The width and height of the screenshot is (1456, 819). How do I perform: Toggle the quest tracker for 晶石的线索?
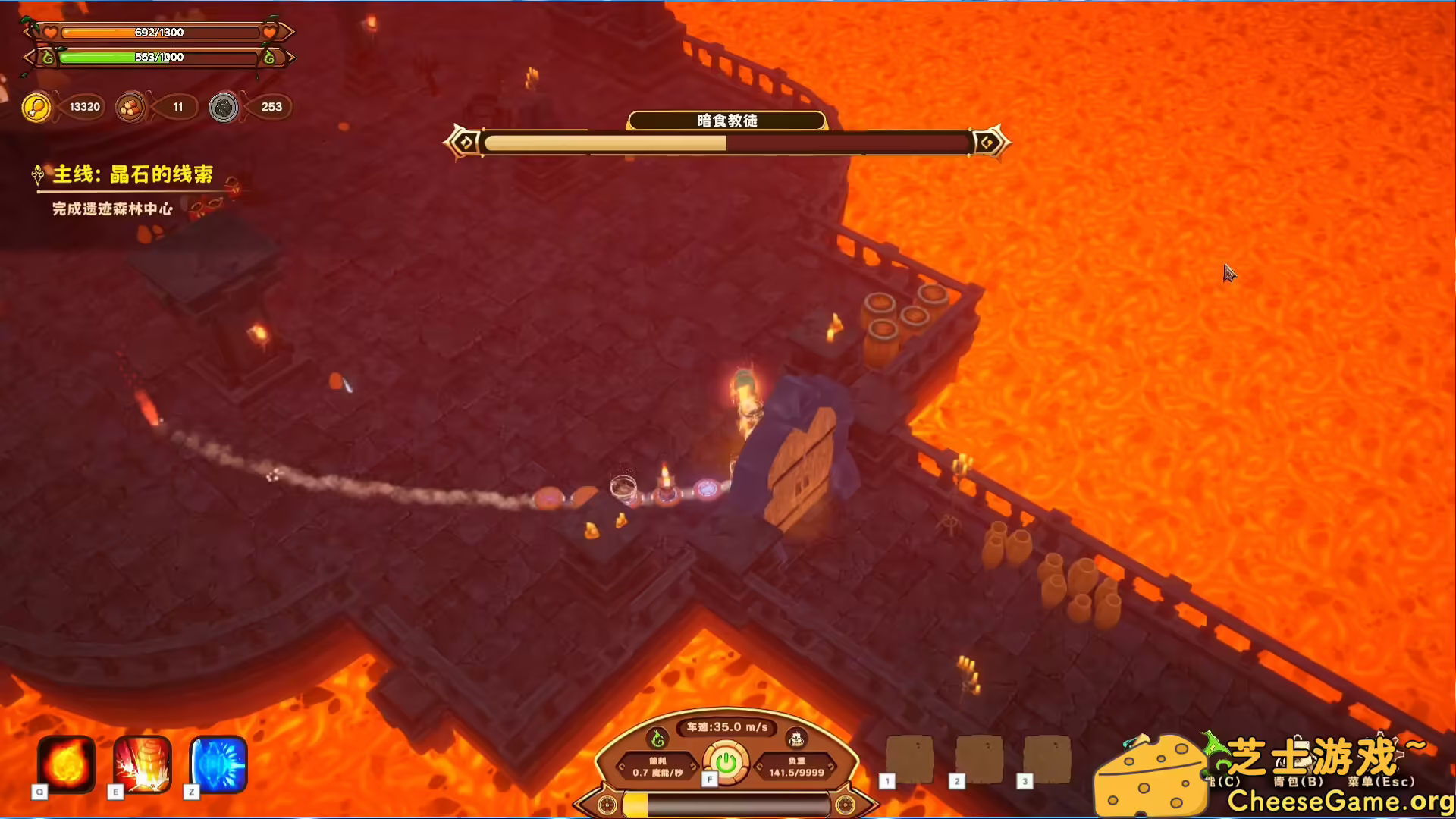(131, 174)
